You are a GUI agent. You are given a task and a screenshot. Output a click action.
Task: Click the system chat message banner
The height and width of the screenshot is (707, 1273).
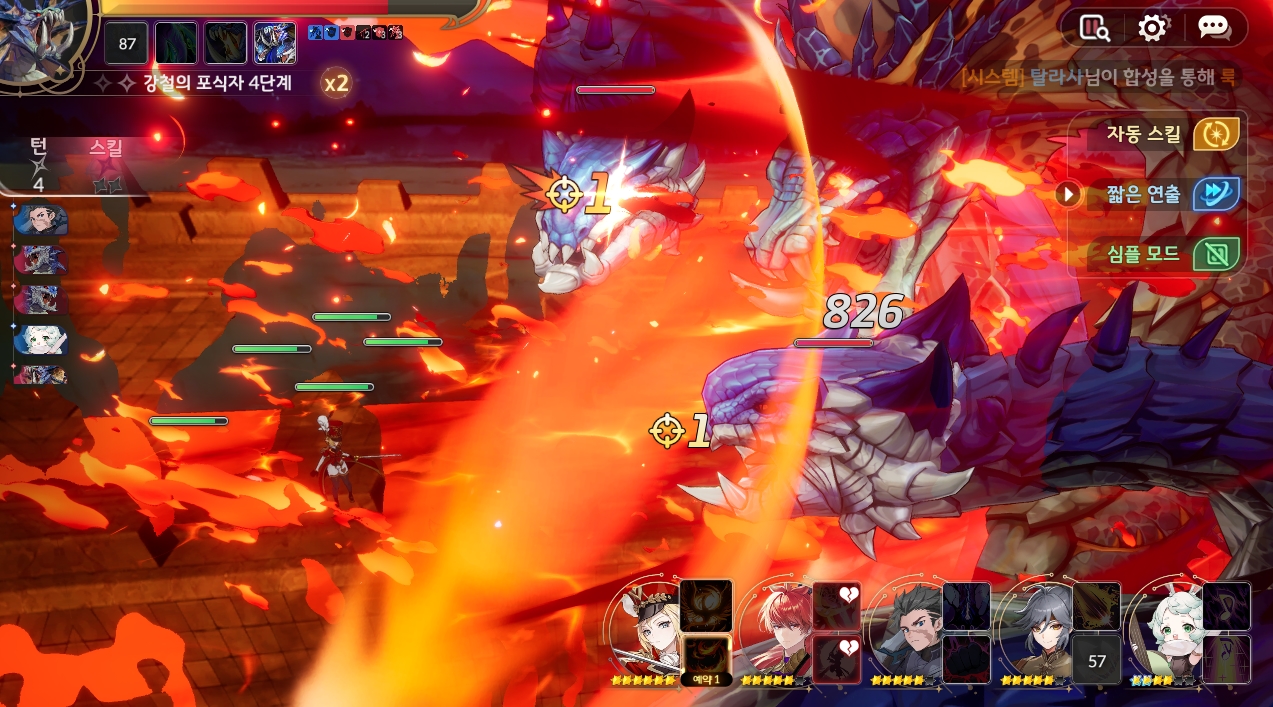click(1098, 77)
